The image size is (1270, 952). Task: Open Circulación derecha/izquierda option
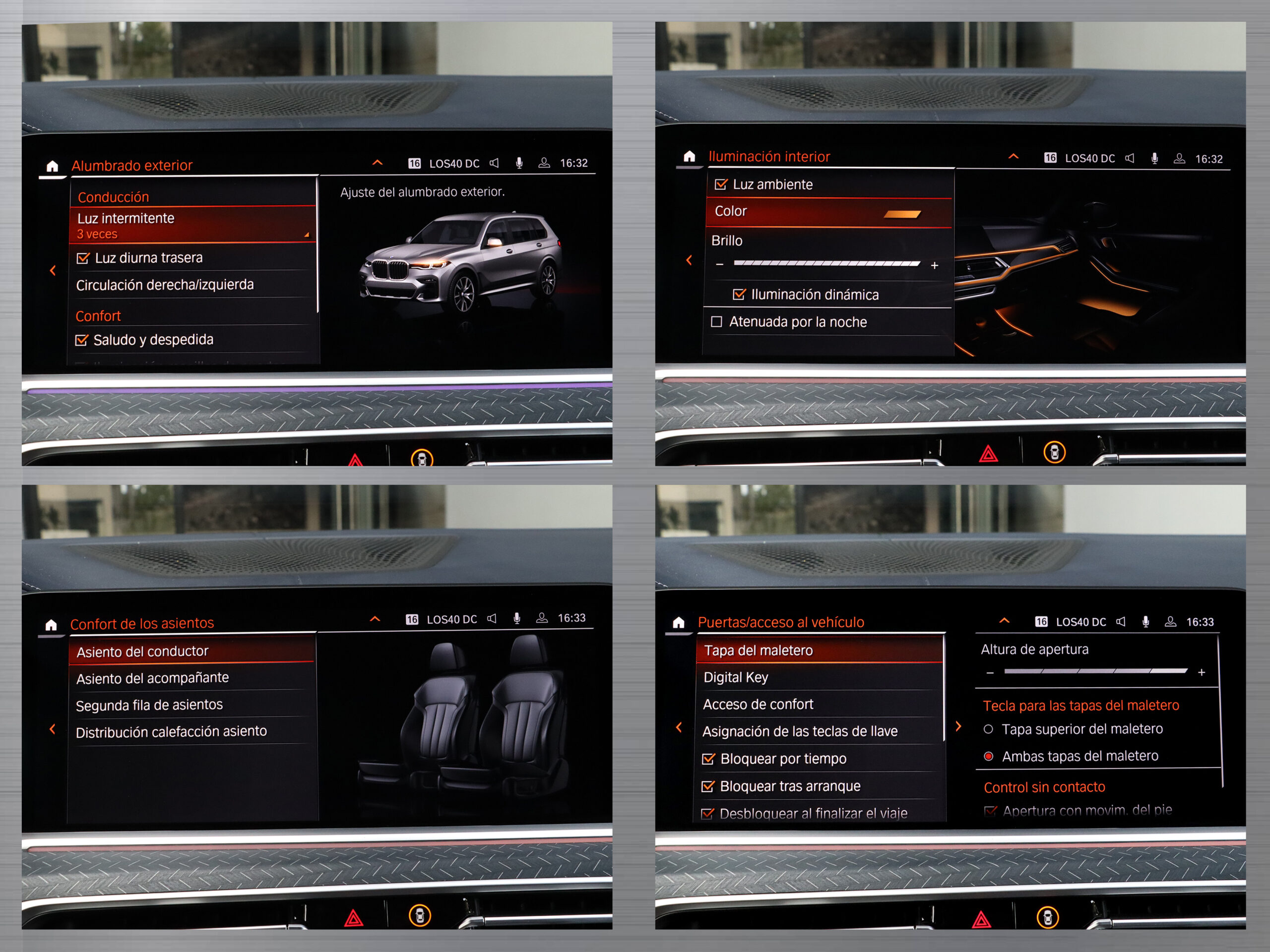[x=165, y=285]
